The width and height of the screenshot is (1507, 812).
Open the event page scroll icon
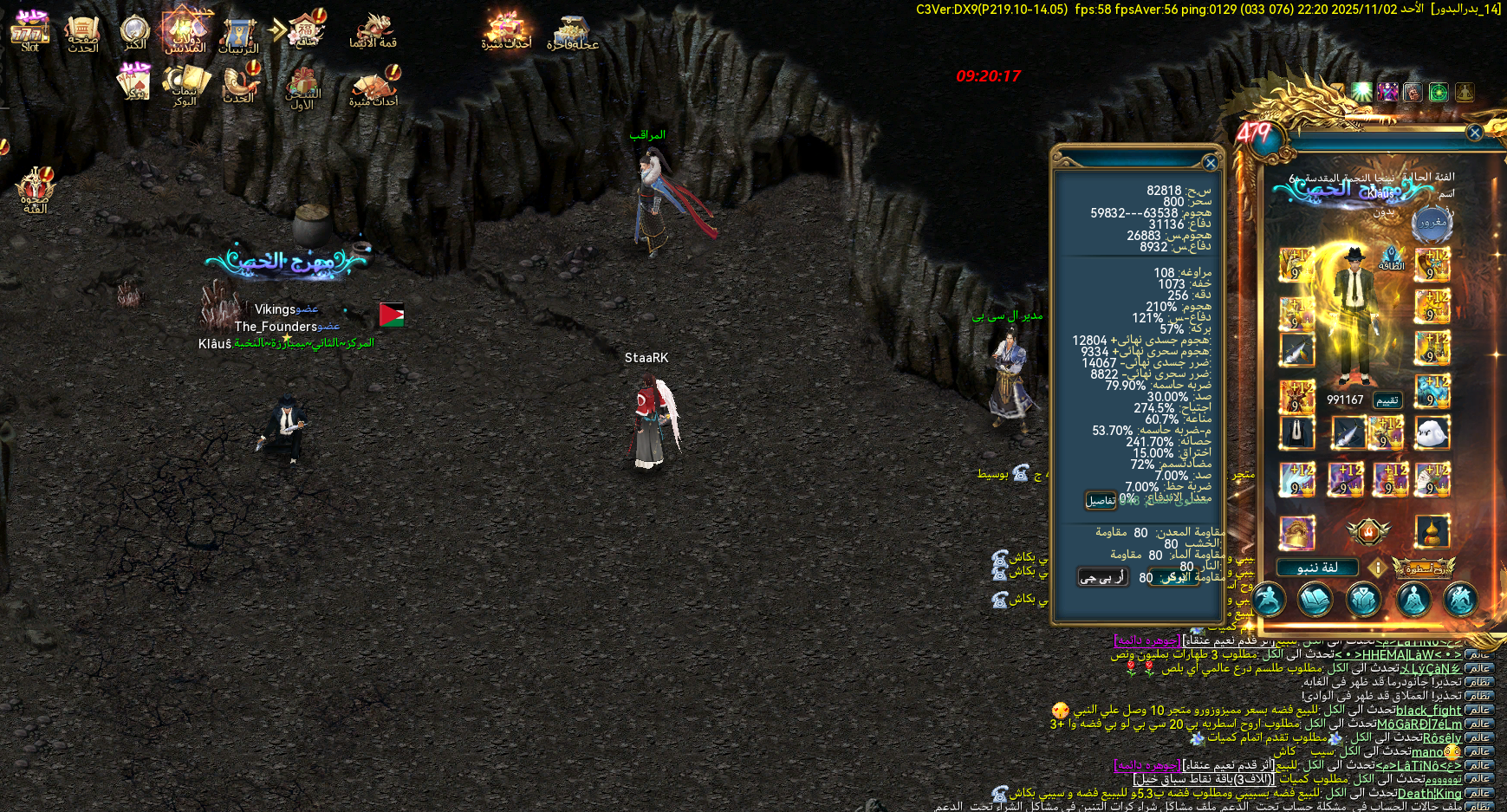(82, 33)
